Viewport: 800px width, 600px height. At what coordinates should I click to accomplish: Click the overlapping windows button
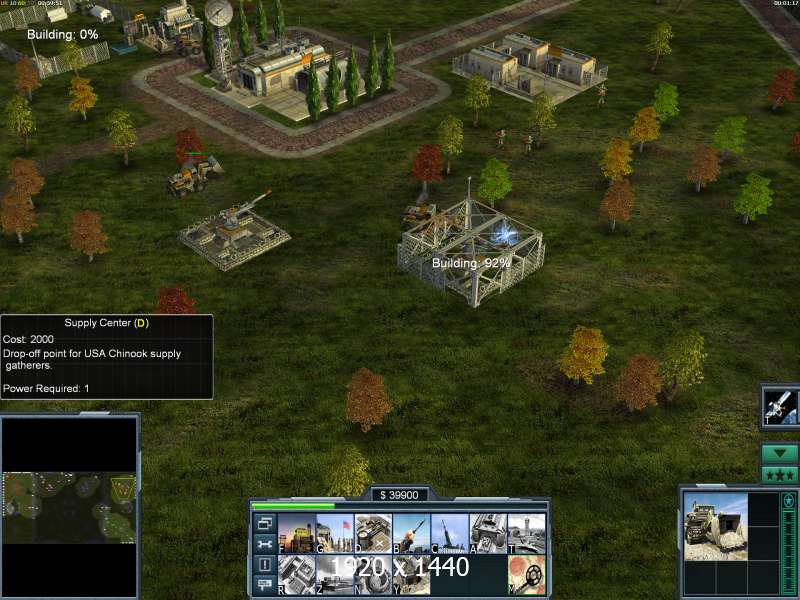tap(265, 523)
